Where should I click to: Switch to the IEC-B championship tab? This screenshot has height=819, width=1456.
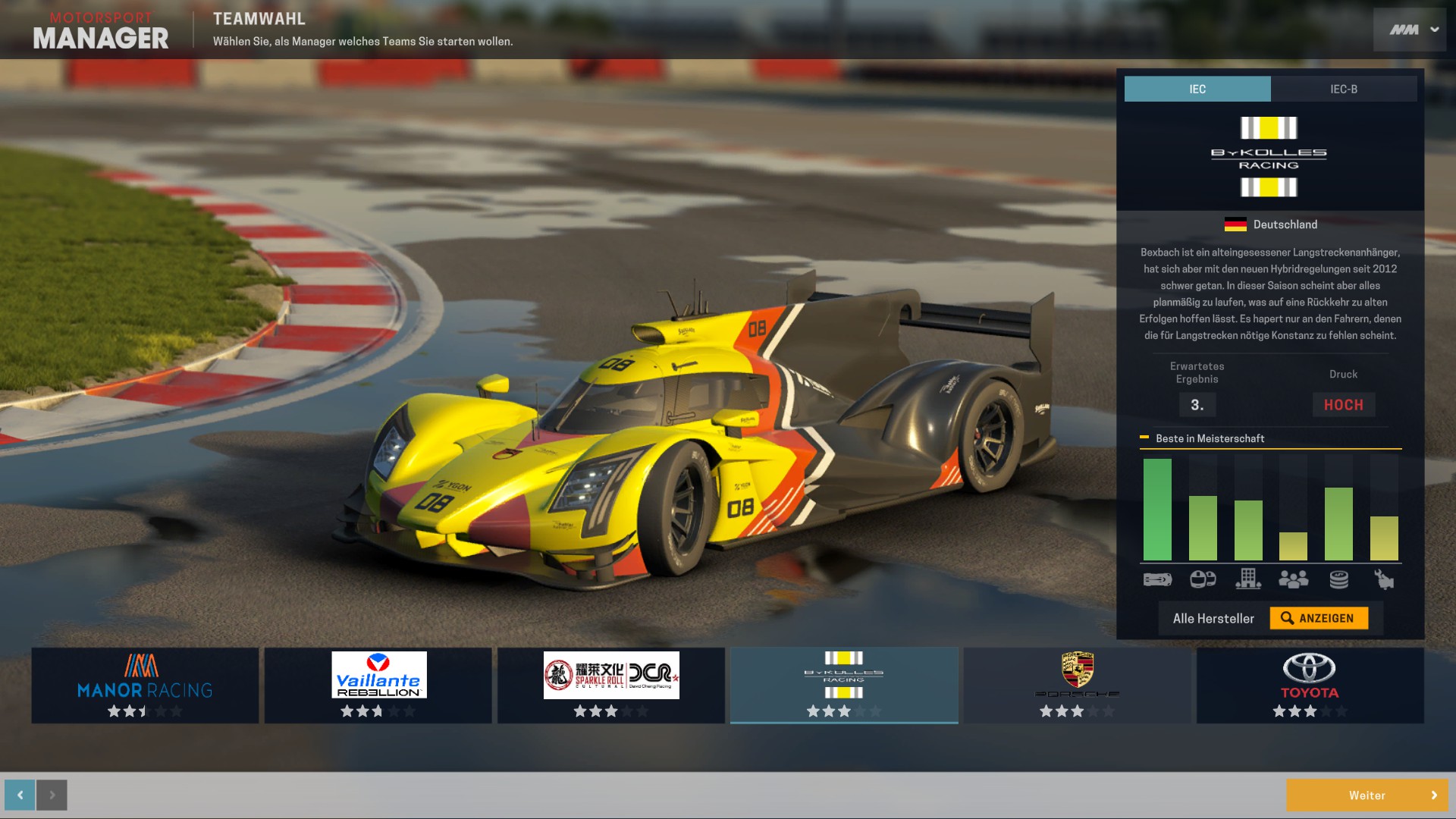(1343, 89)
